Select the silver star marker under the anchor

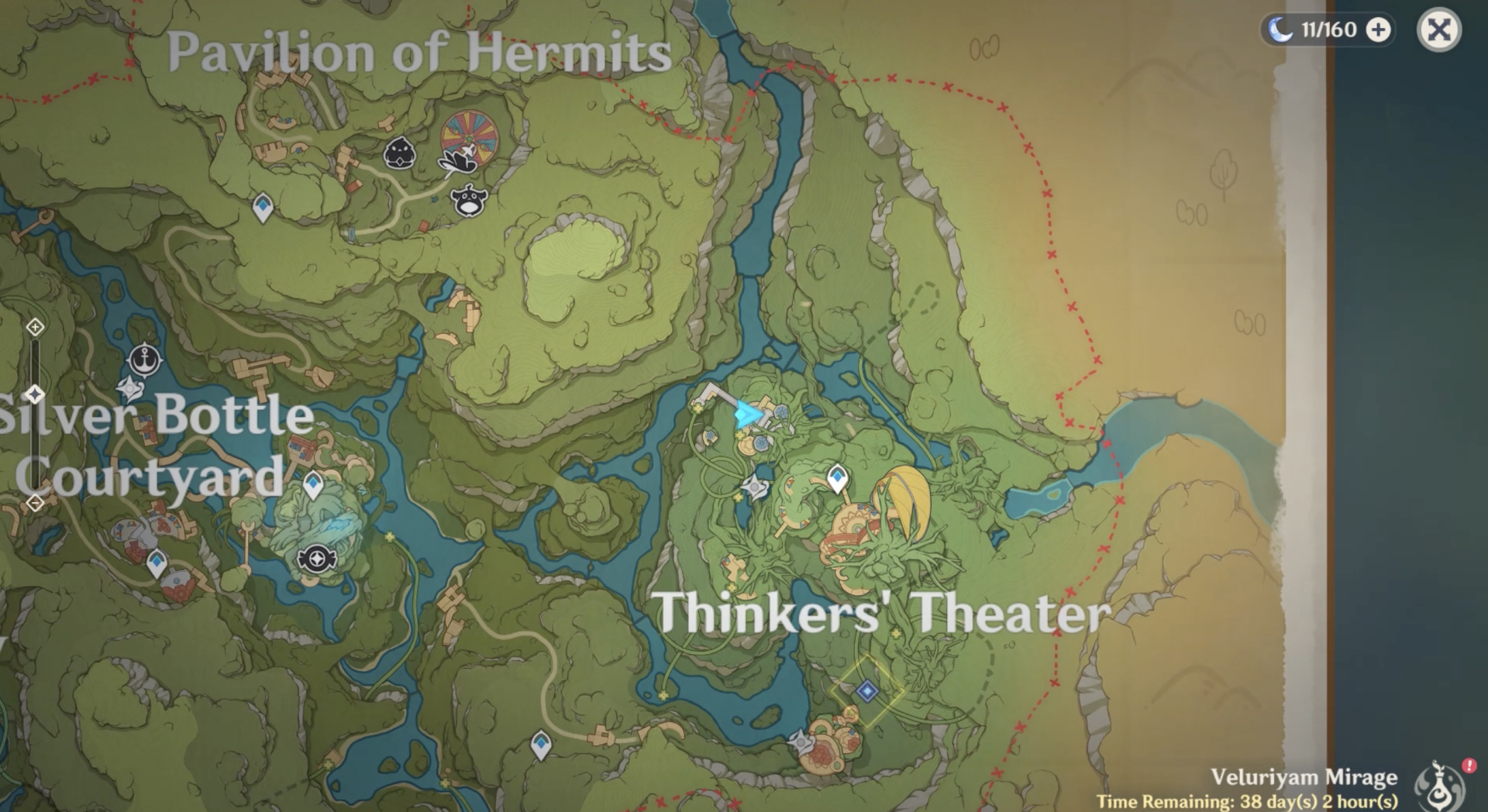pos(130,389)
